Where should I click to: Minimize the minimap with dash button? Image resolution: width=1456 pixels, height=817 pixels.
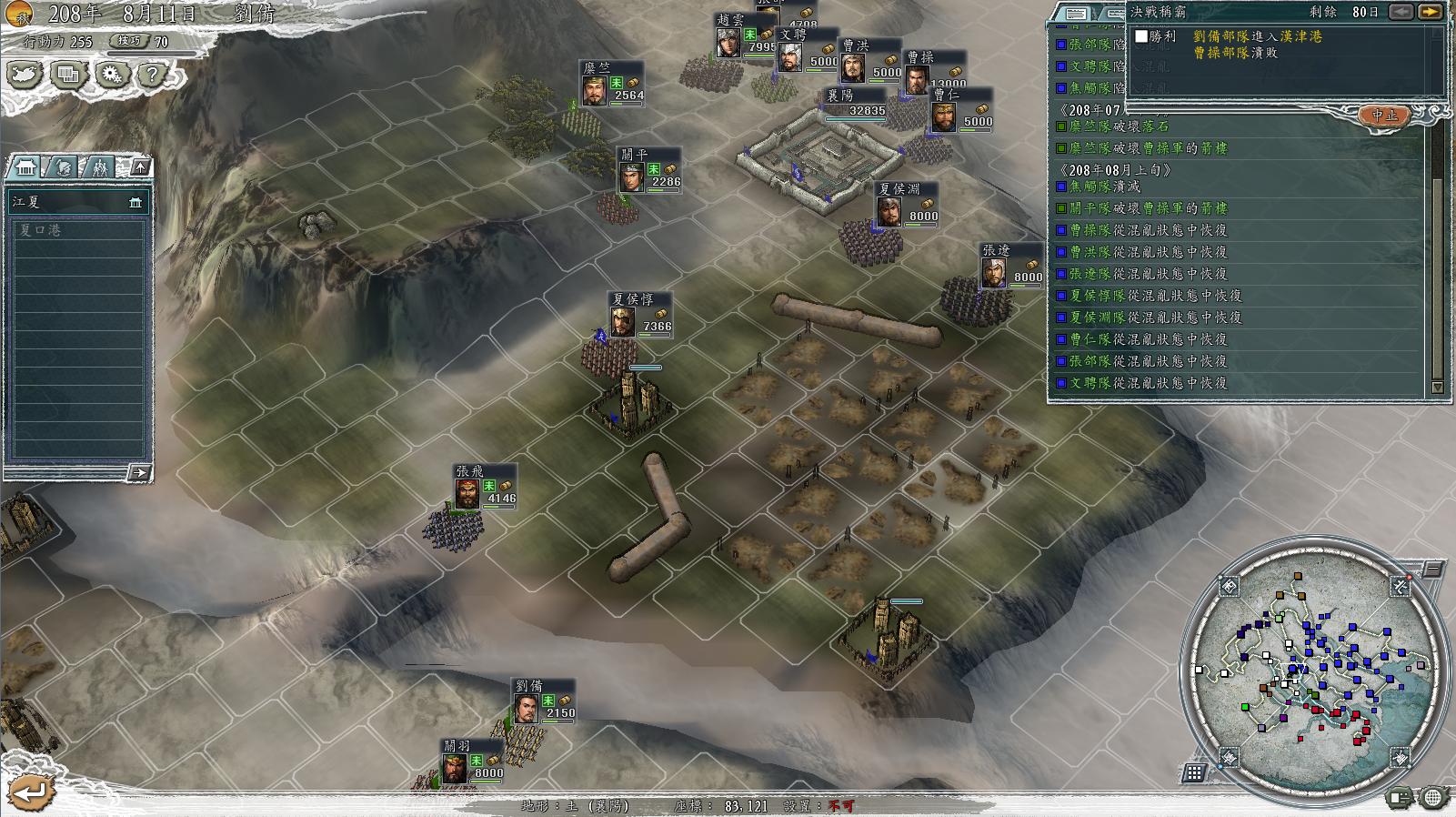[1432, 570]
